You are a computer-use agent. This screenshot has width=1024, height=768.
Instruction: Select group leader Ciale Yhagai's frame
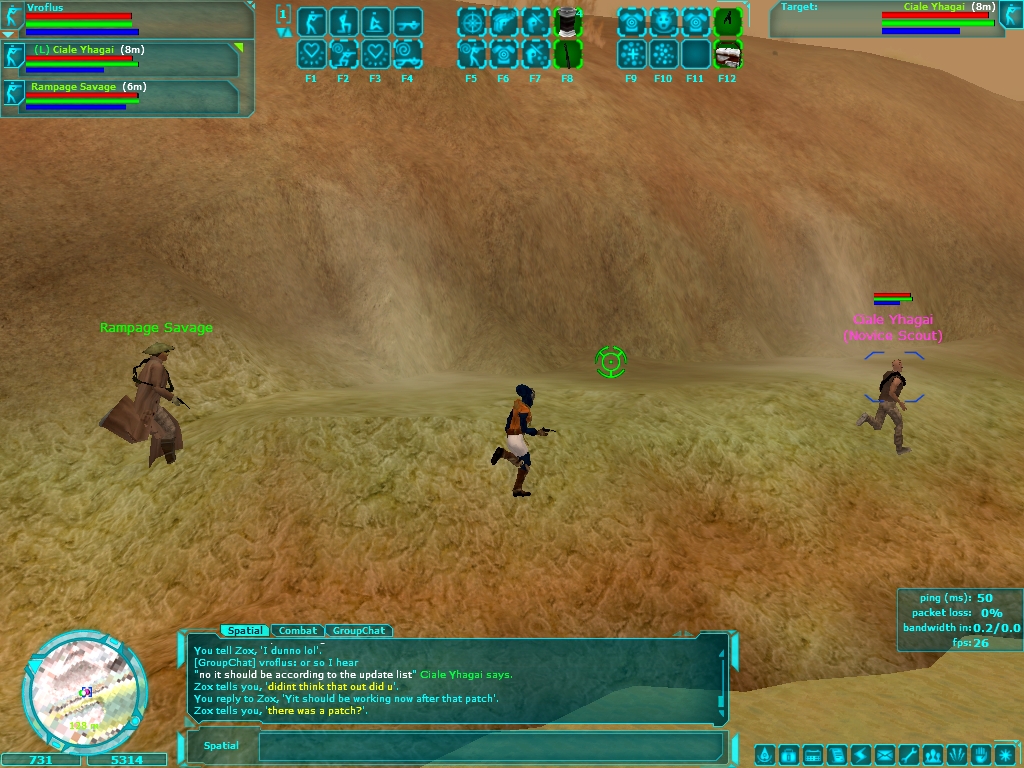pyautogui.click(x=121, y=58)
